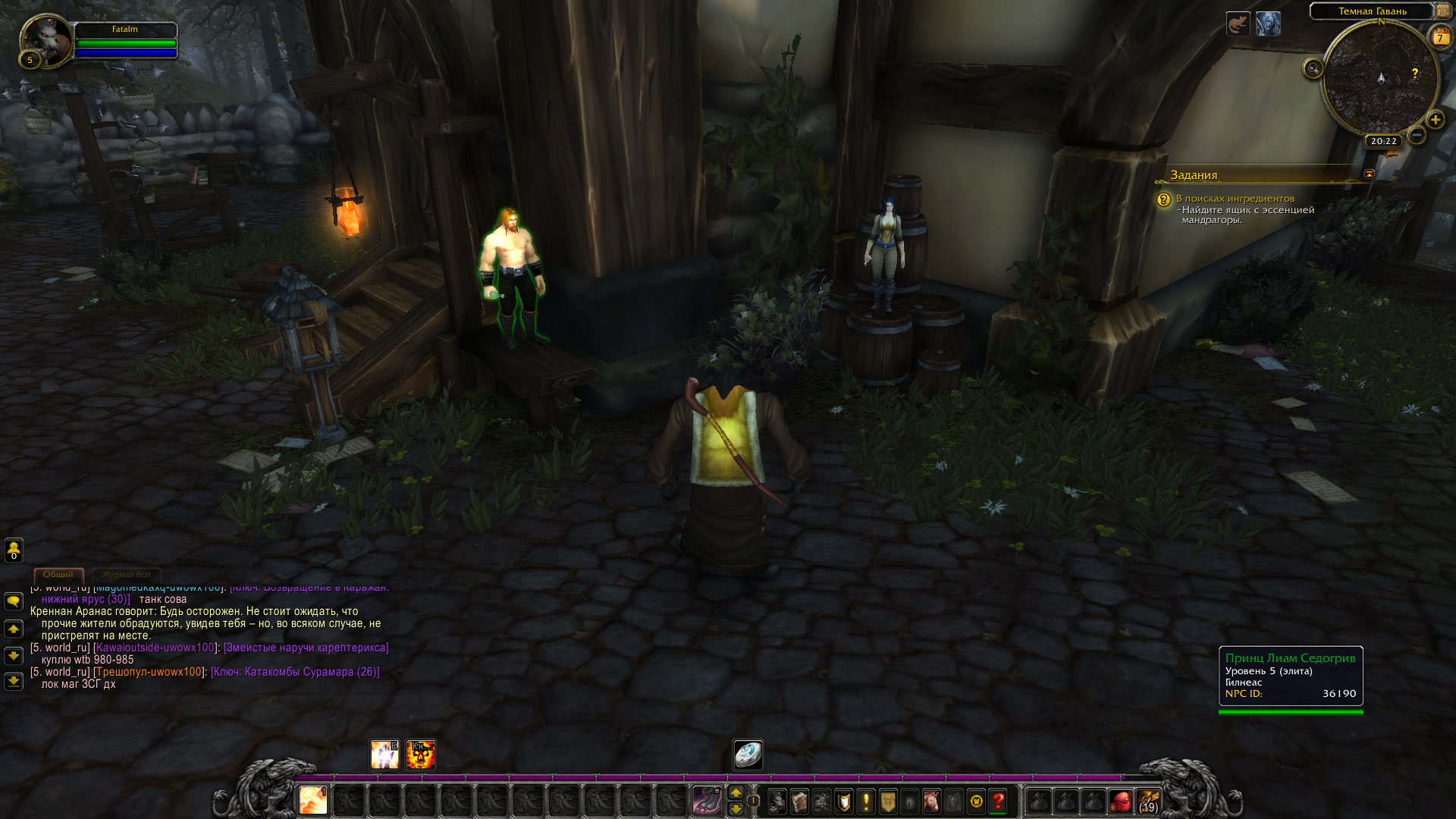Switch to the Журнал боя chat tab
This screenshot has height=819, width=1456.
pyautogui.click(x=127, y=575)
